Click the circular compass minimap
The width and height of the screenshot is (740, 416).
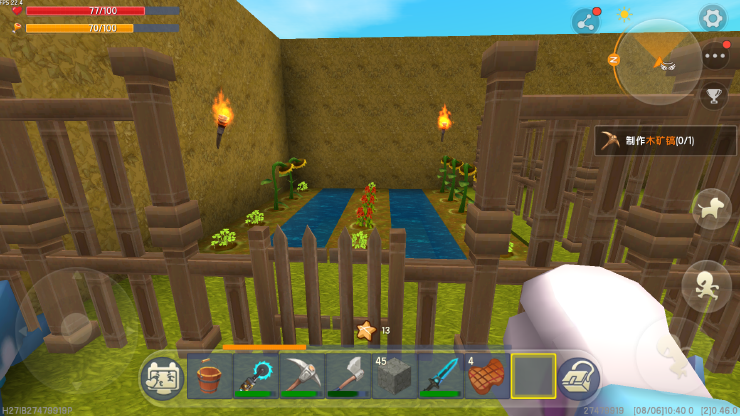[656, 59]
